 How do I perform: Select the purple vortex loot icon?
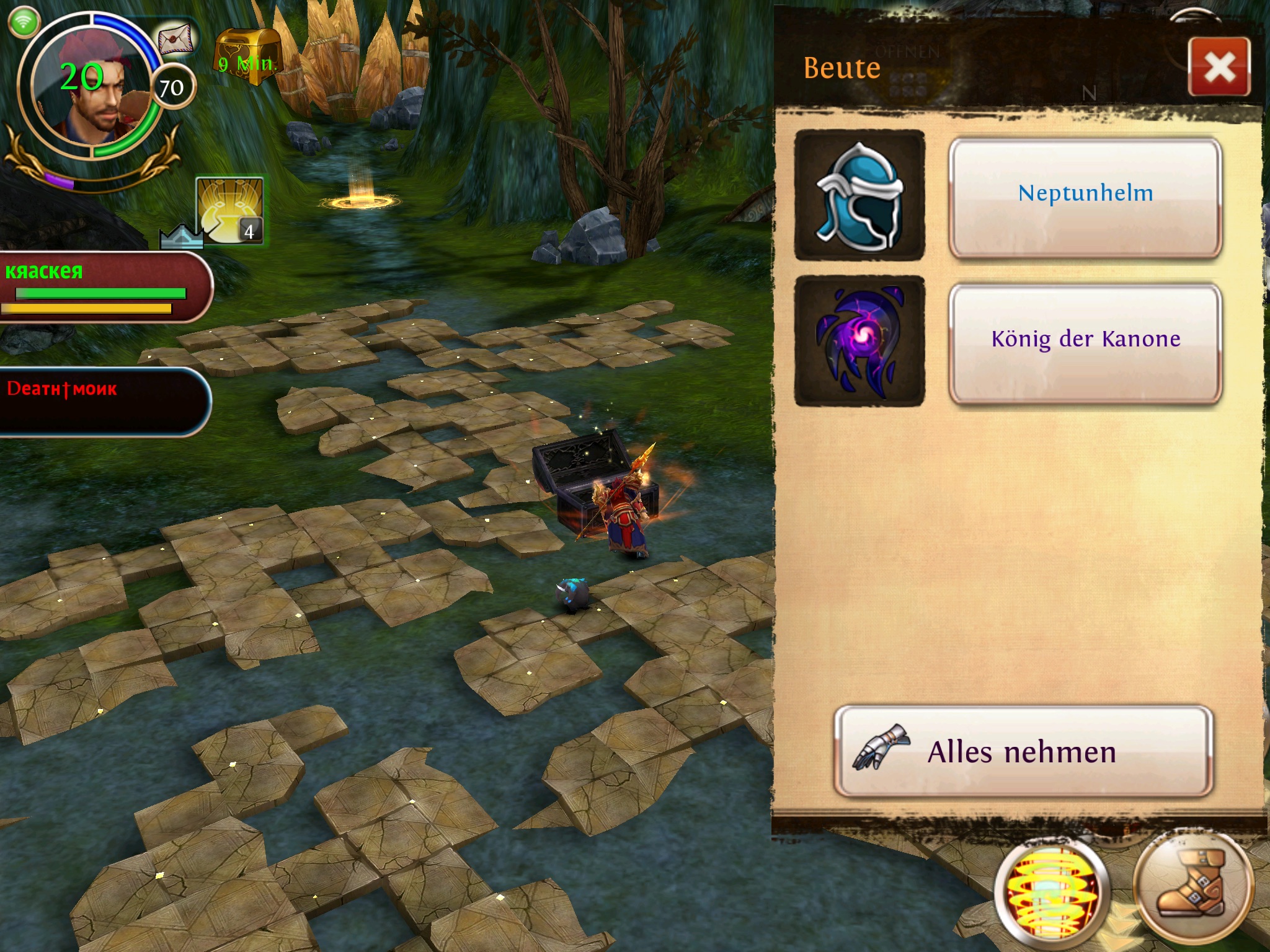click(x=859, y=341)
